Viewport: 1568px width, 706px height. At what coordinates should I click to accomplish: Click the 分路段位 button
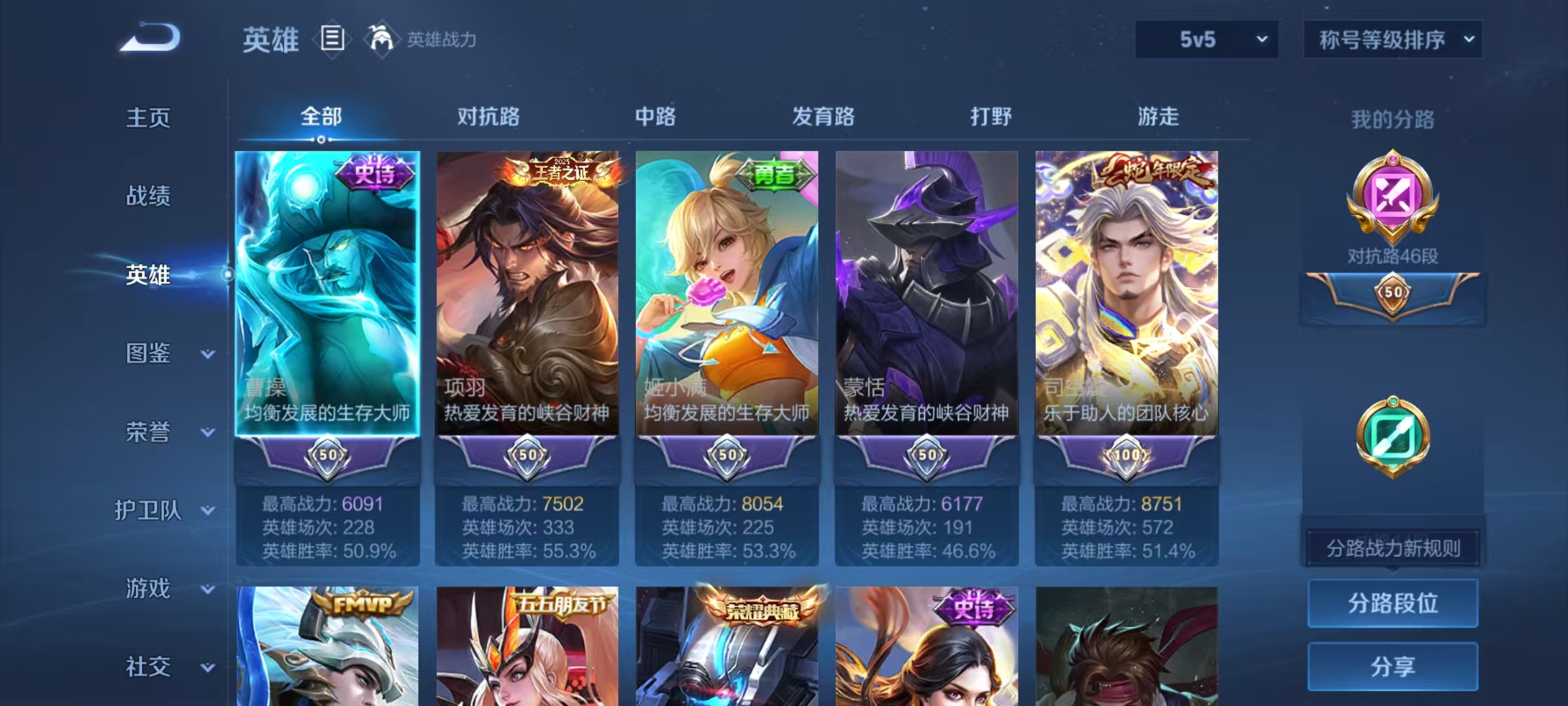1394,603
